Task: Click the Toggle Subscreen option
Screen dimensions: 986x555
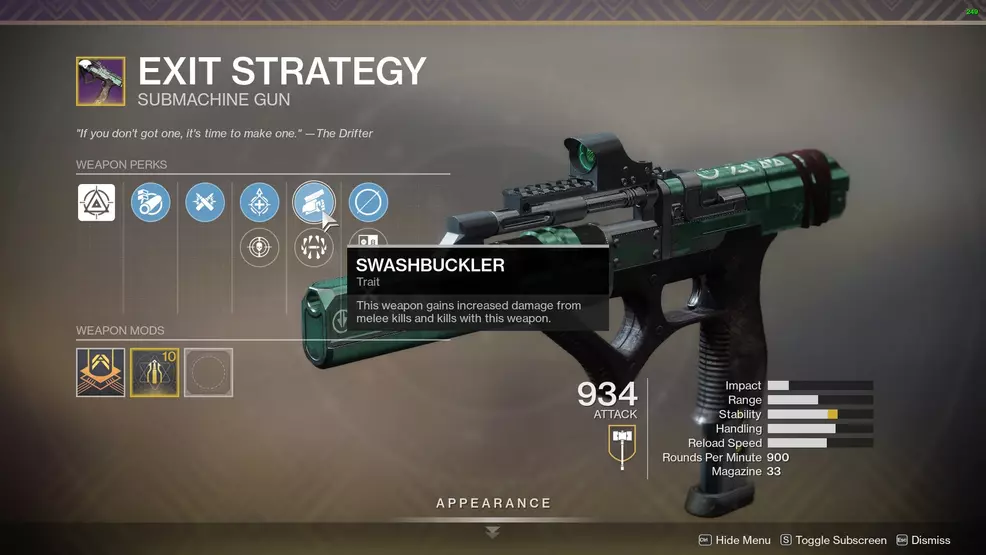Action: pyautogui.click(x=833, y=540)
